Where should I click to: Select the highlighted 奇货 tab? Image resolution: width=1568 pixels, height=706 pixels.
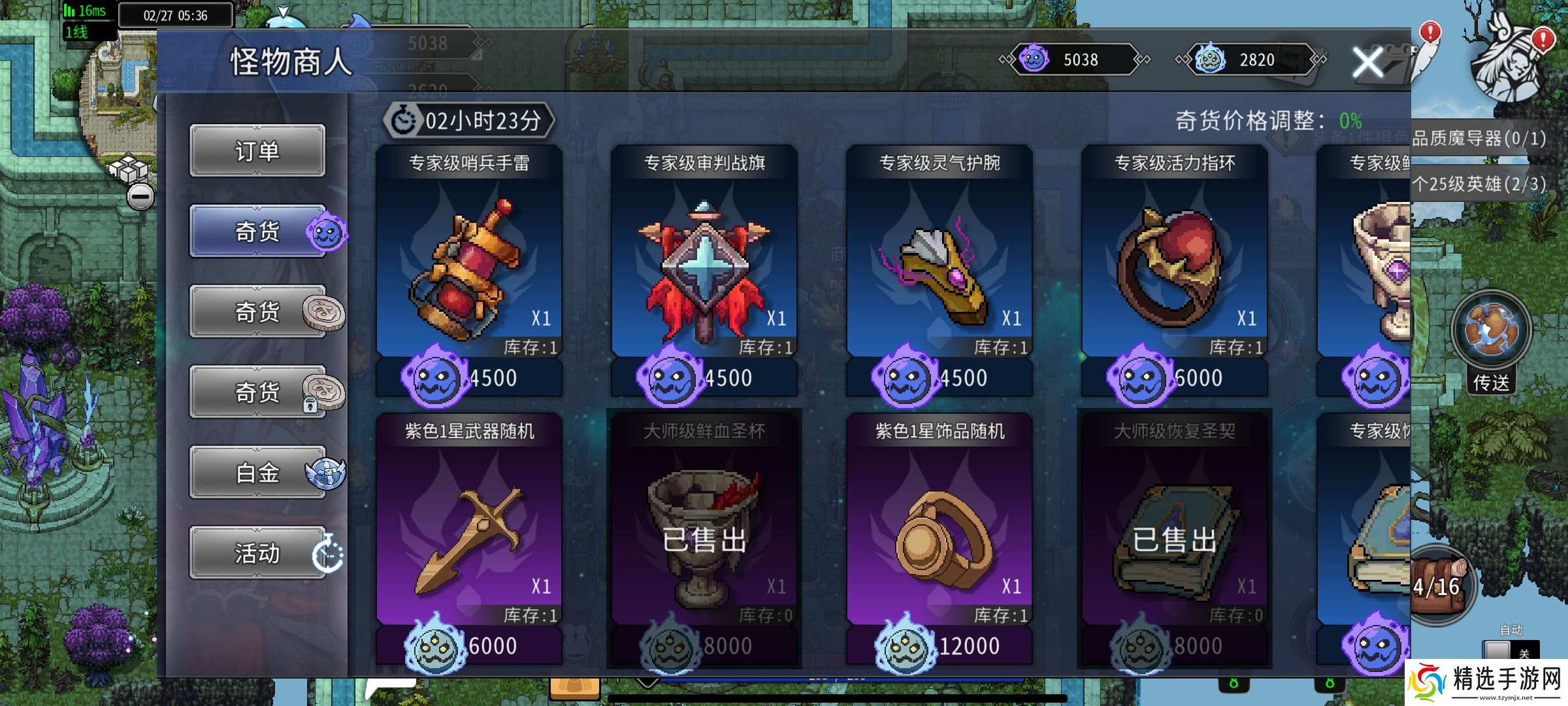pos(257,232)
